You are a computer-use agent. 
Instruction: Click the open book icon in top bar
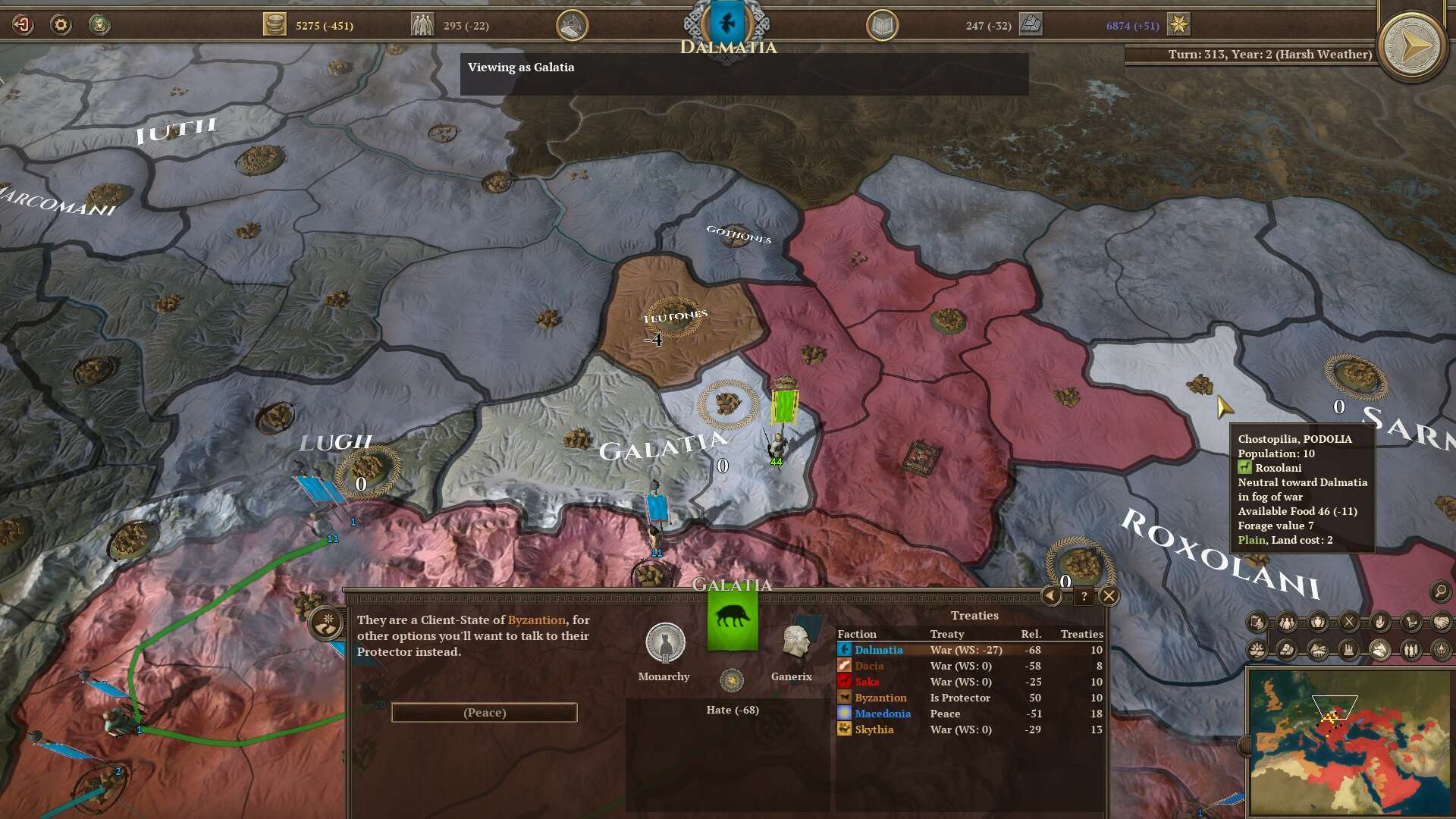pos(882,26)
